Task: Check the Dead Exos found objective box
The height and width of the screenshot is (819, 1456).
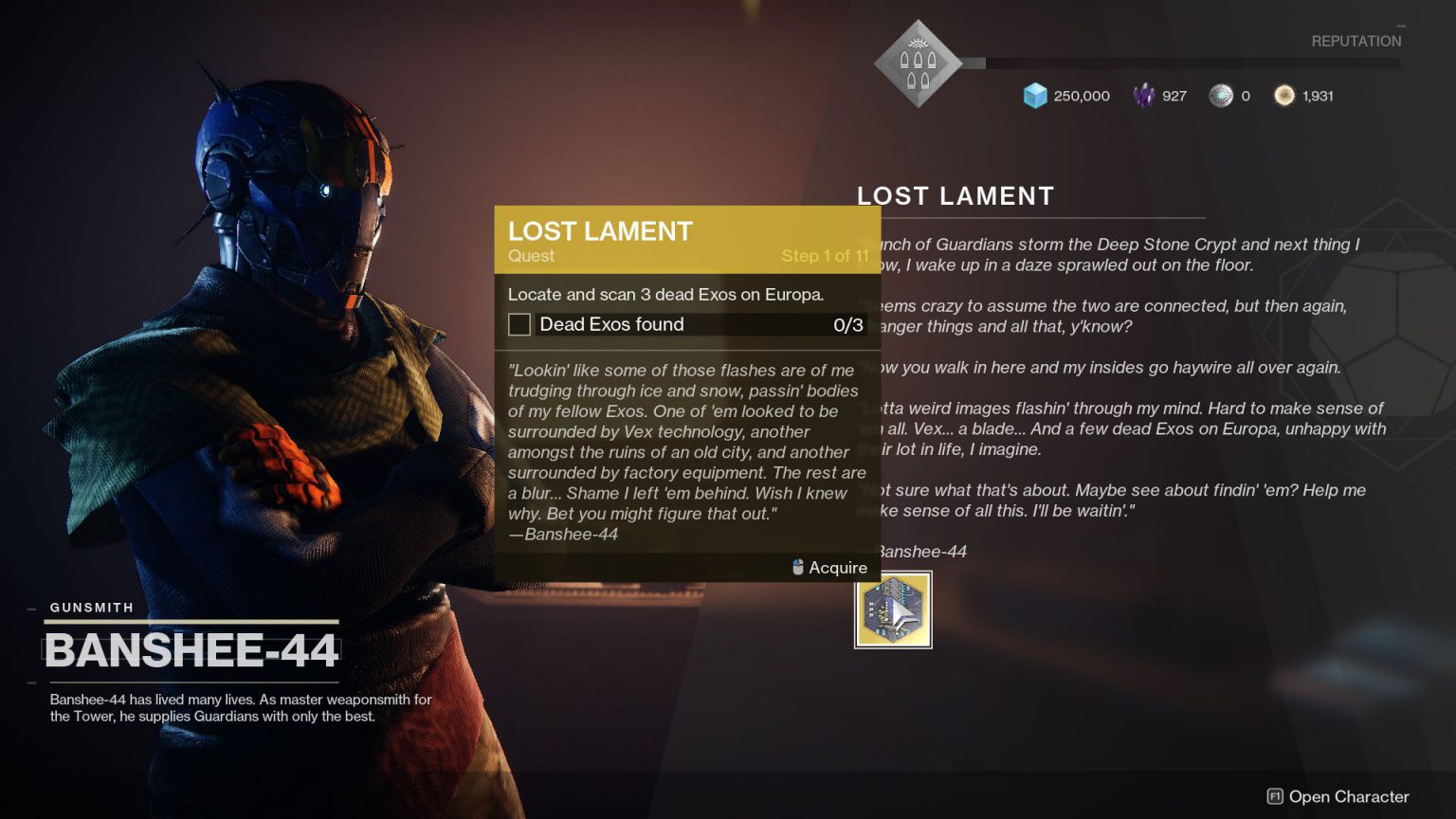Action: click(519, 324)
